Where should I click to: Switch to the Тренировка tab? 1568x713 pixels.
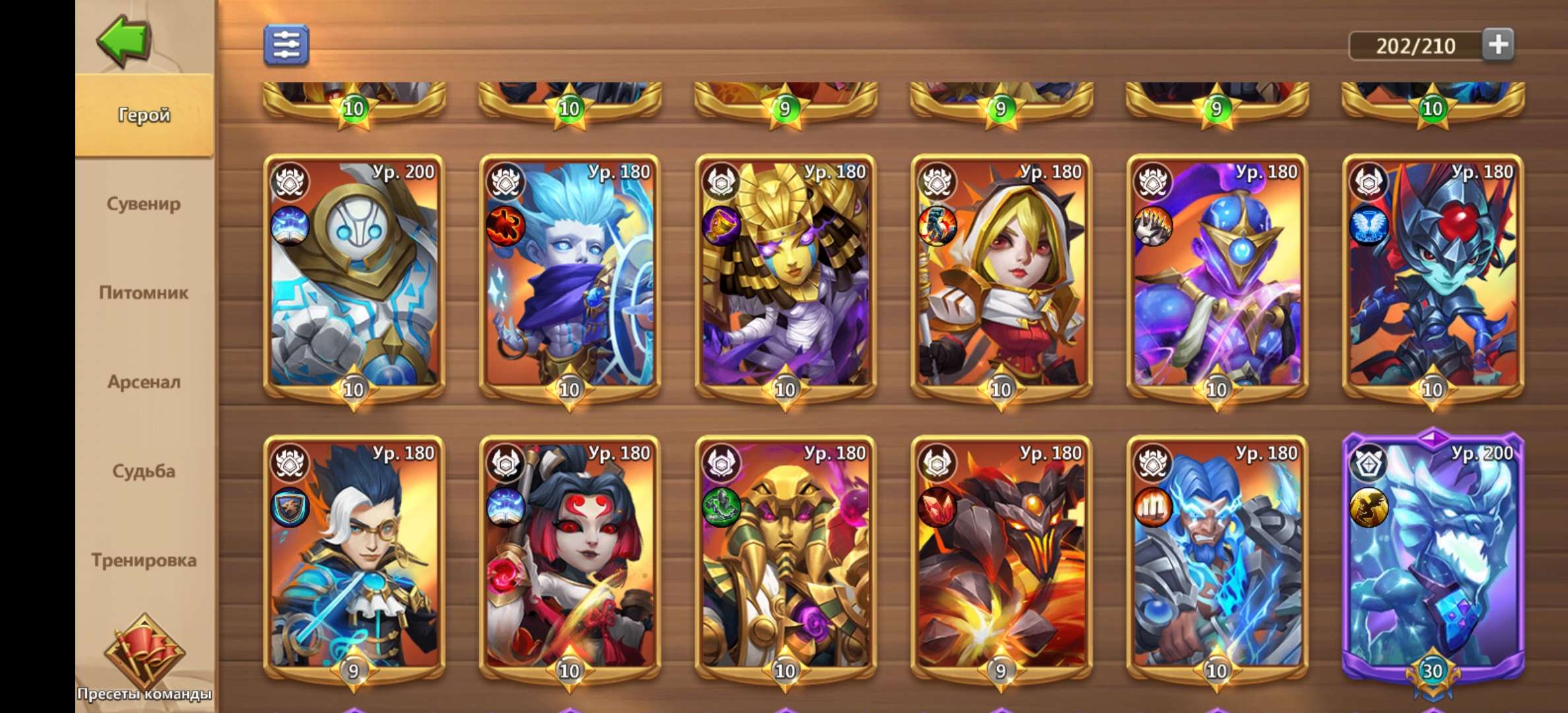coord(143,560)
